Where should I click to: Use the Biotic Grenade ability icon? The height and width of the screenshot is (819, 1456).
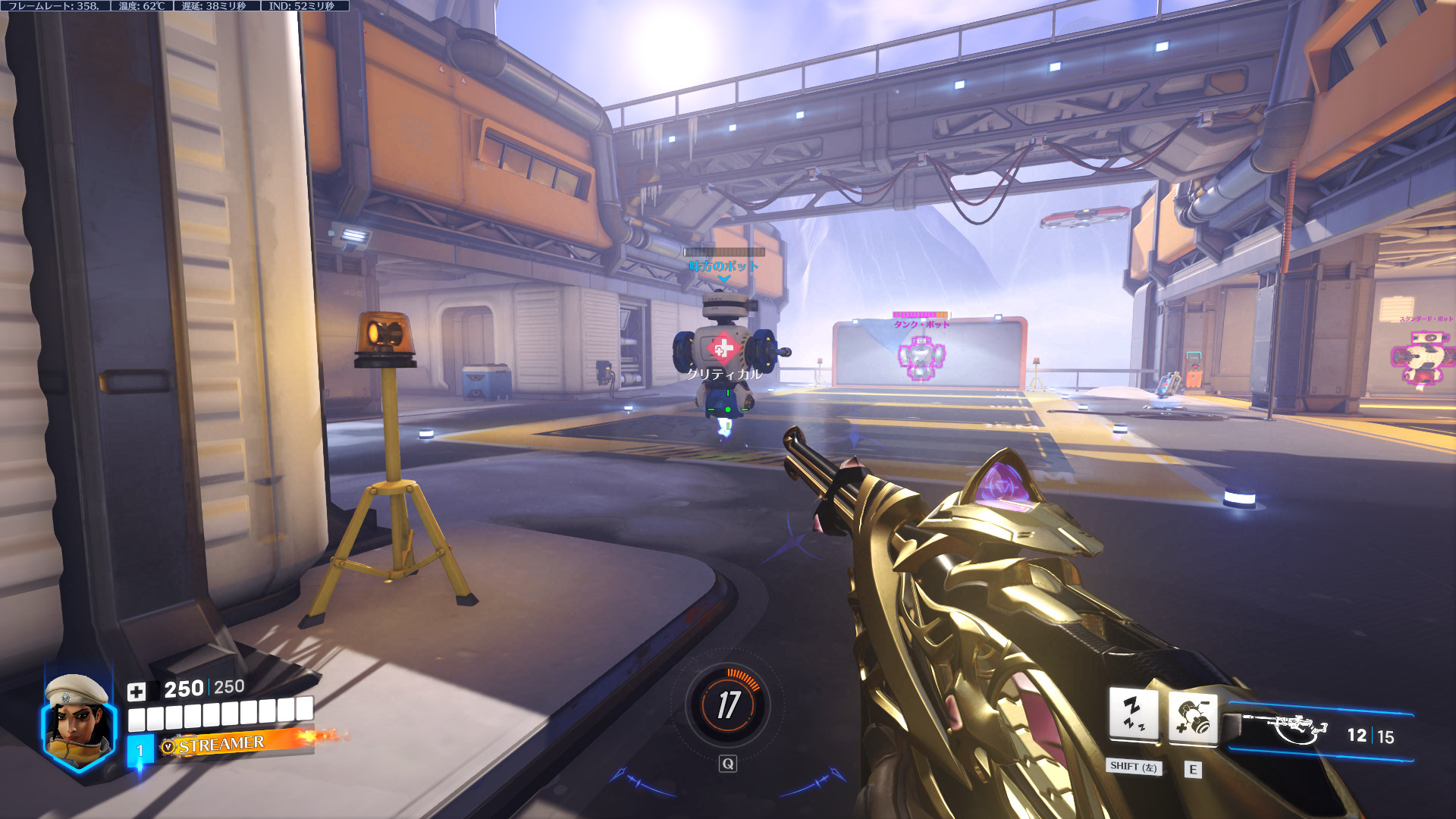point(1193,717)
